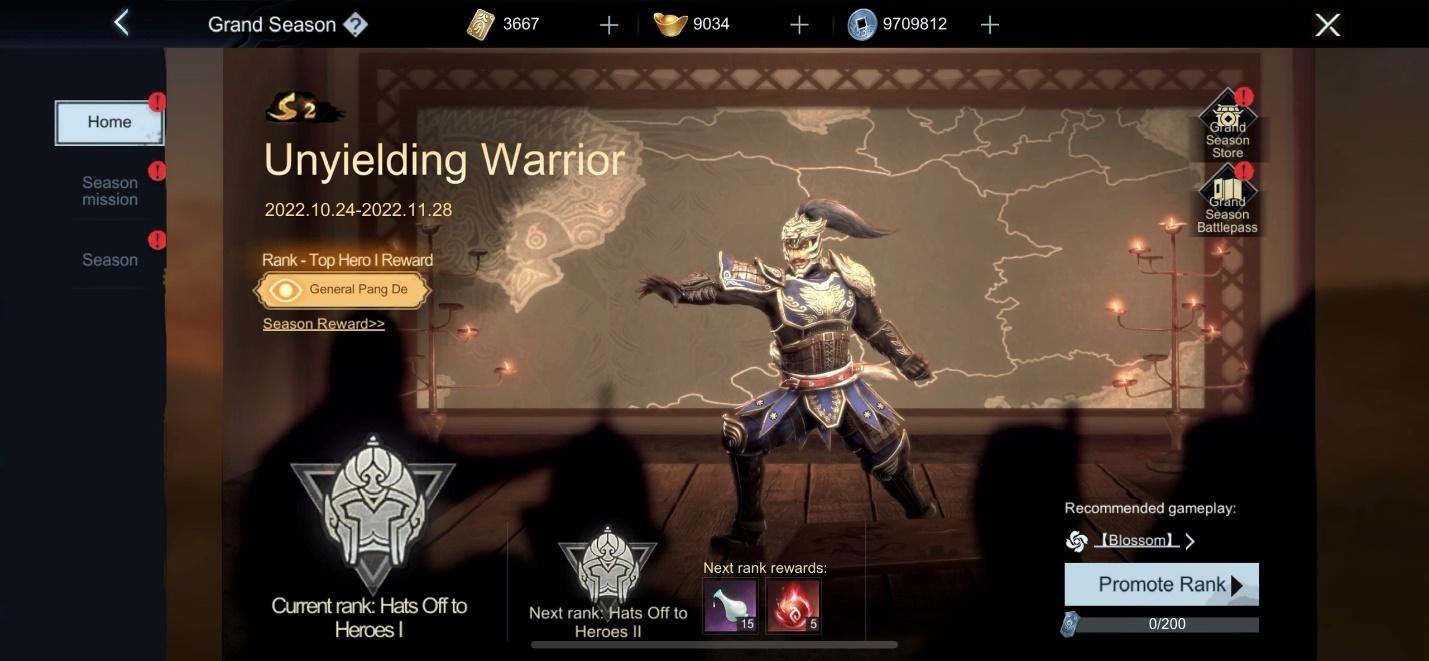This screenshot has height=661, width=1429.
Task: Switch to the Home tab
Action: (109, 122)
